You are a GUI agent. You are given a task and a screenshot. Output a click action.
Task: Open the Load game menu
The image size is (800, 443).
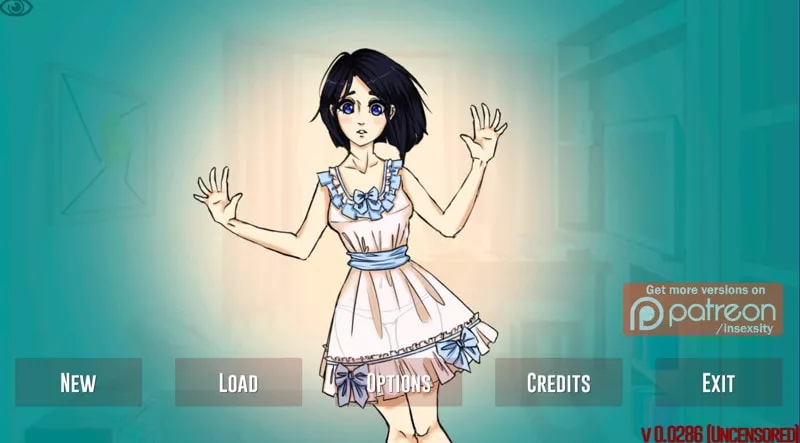pyautogui.click(x=238, y=382)
